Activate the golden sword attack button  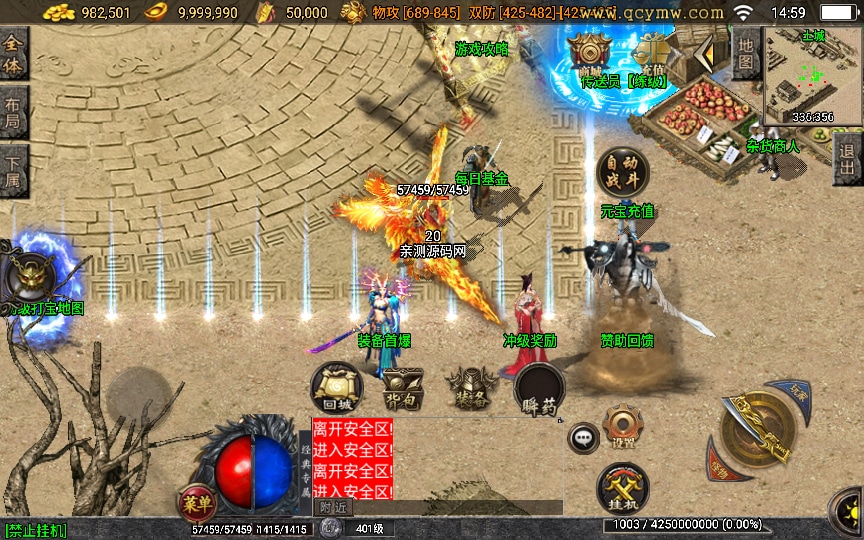pyautogui.click(x=757, y=428)
